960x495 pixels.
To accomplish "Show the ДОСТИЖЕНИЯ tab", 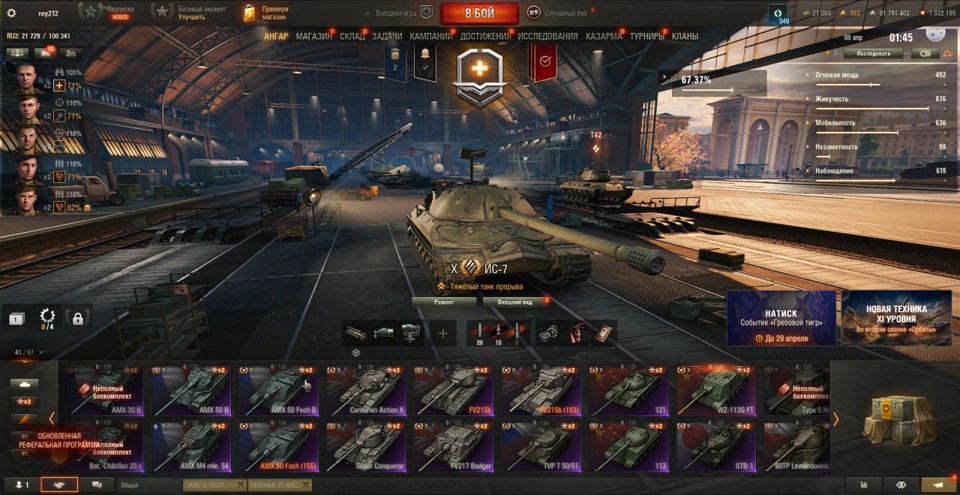I will pyautogui.click(x=484, y=36).
